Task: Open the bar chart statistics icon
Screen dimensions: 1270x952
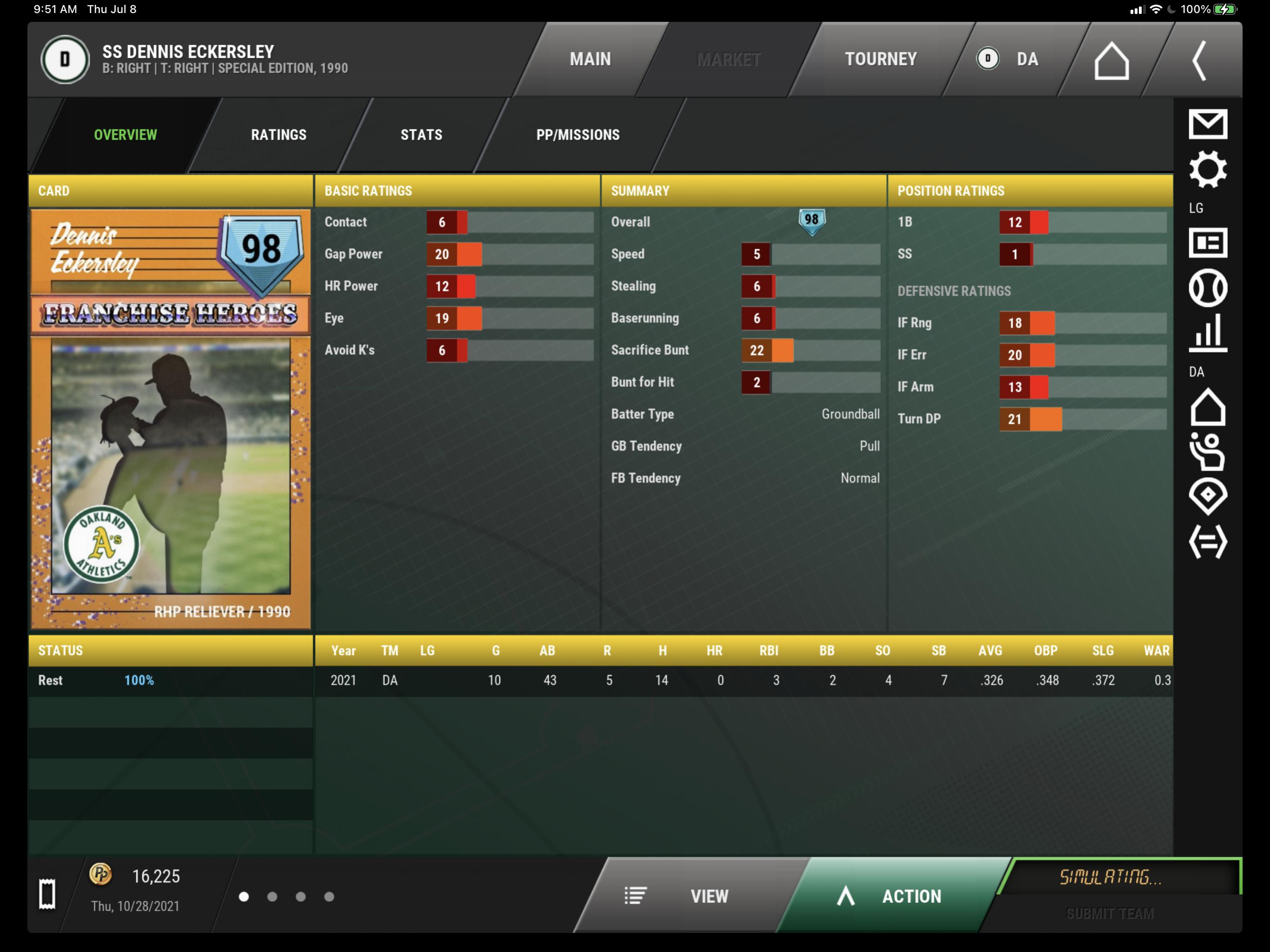Action: [1207, 333]
